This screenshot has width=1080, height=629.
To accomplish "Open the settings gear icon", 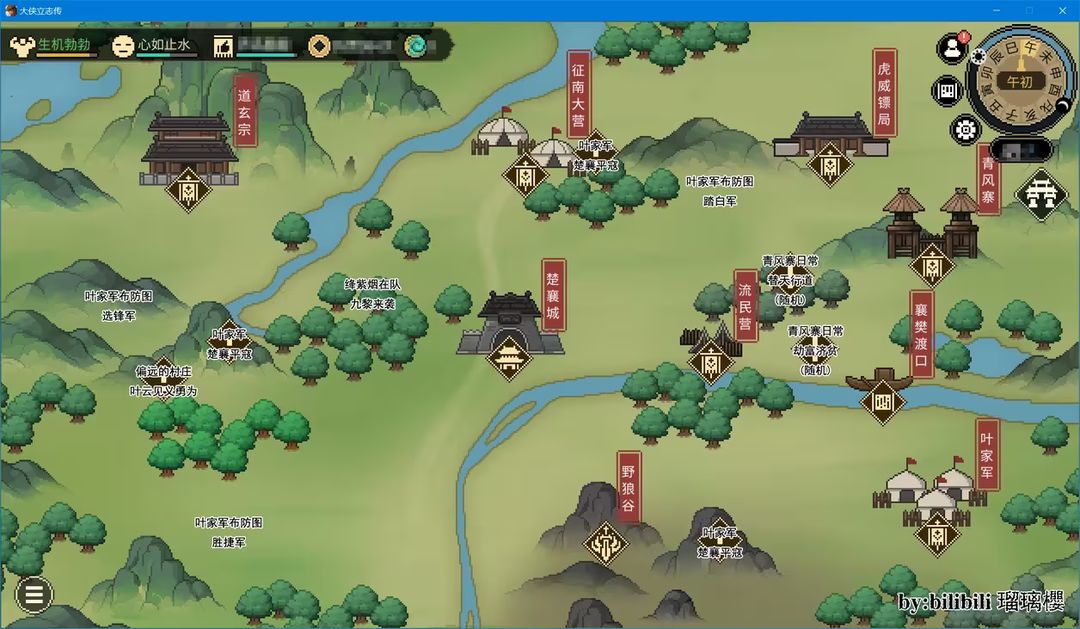I will click(965, 129).
